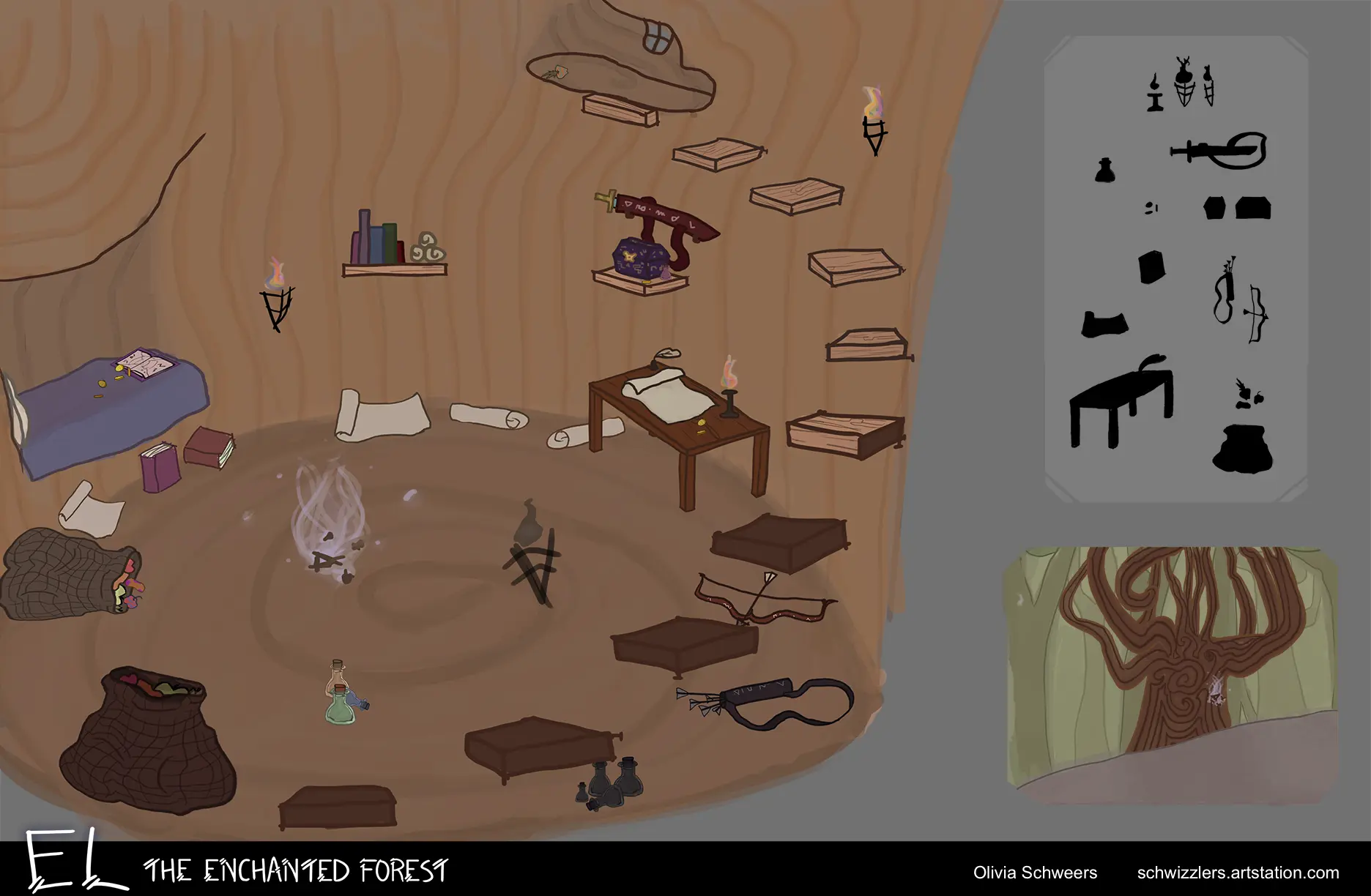The image size is (1371, 896).
Task: Choose the quiver of arrows silhouette
Action: coord(1225,291)
